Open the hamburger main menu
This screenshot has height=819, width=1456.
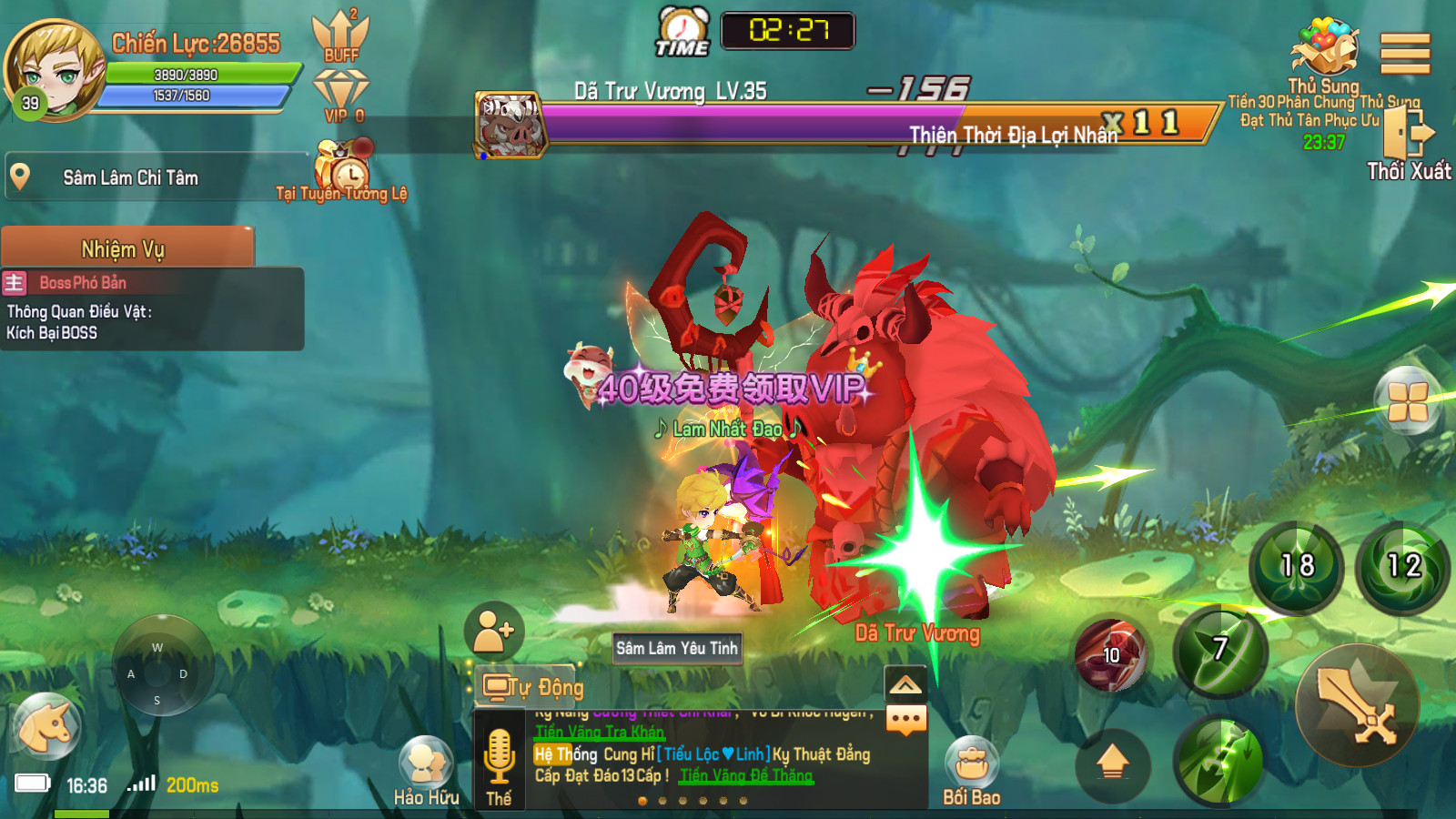point(1405,54)
